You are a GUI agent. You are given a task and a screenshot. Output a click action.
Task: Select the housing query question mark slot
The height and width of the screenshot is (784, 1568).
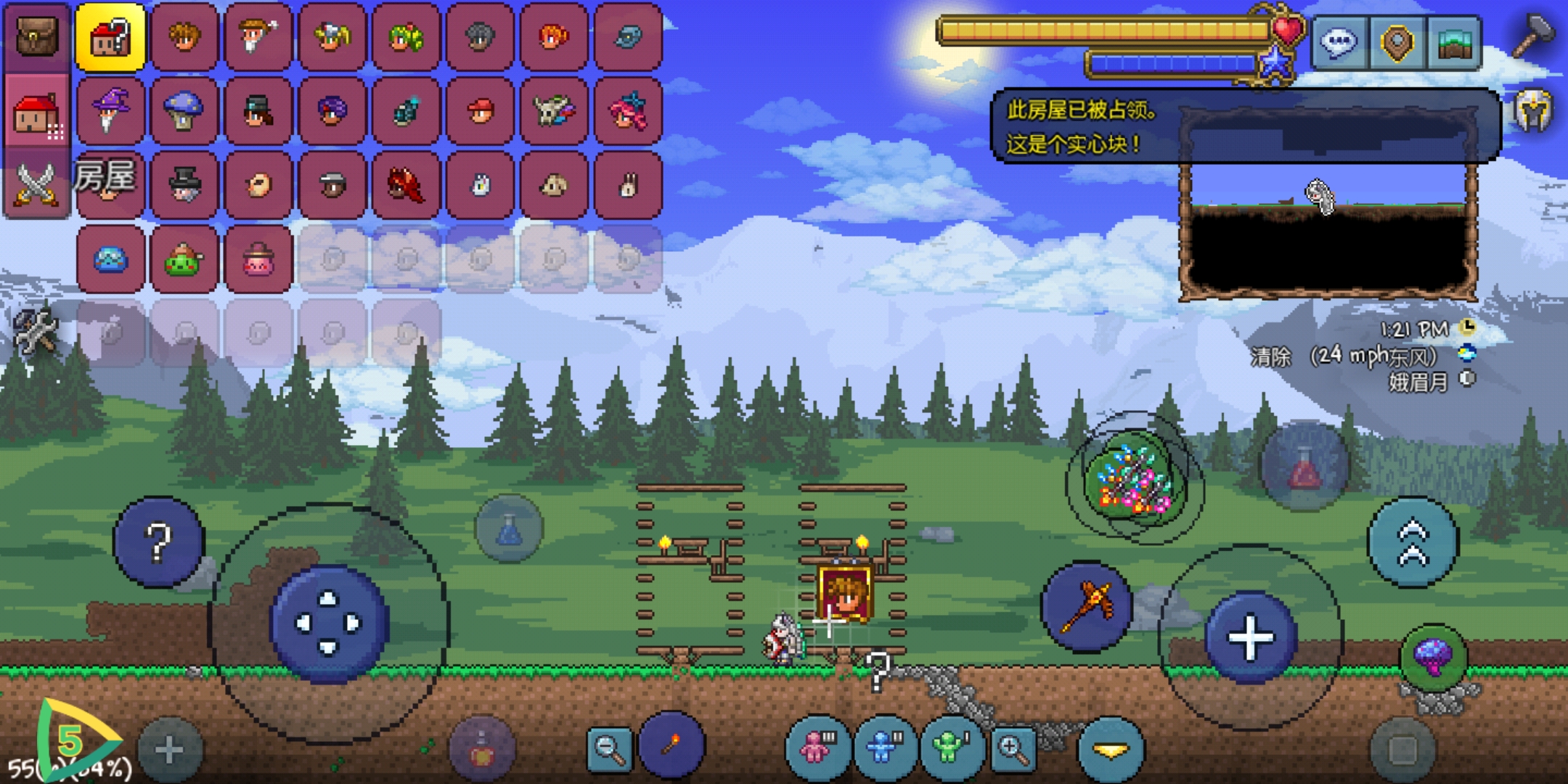click(110, 37)
